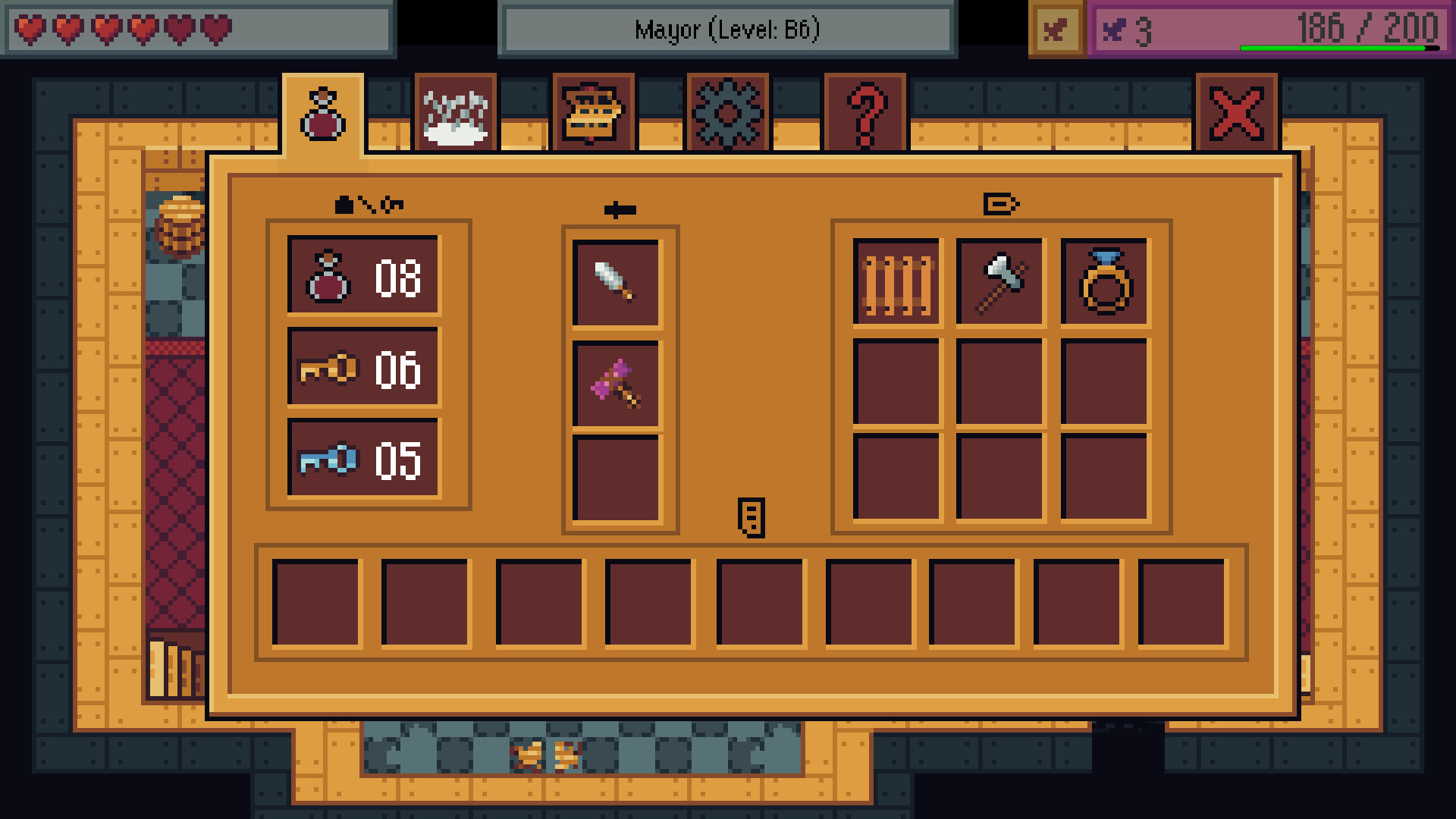This screenshot has width=1456, height=819.
Task: Equip the pink axe weapon
Action: tap(618, 387)
